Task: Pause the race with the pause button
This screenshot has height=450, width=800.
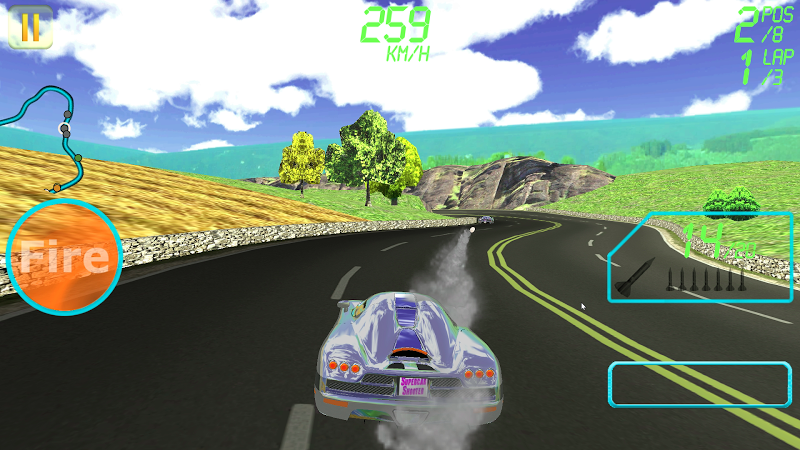Action: tap(30, 27)
